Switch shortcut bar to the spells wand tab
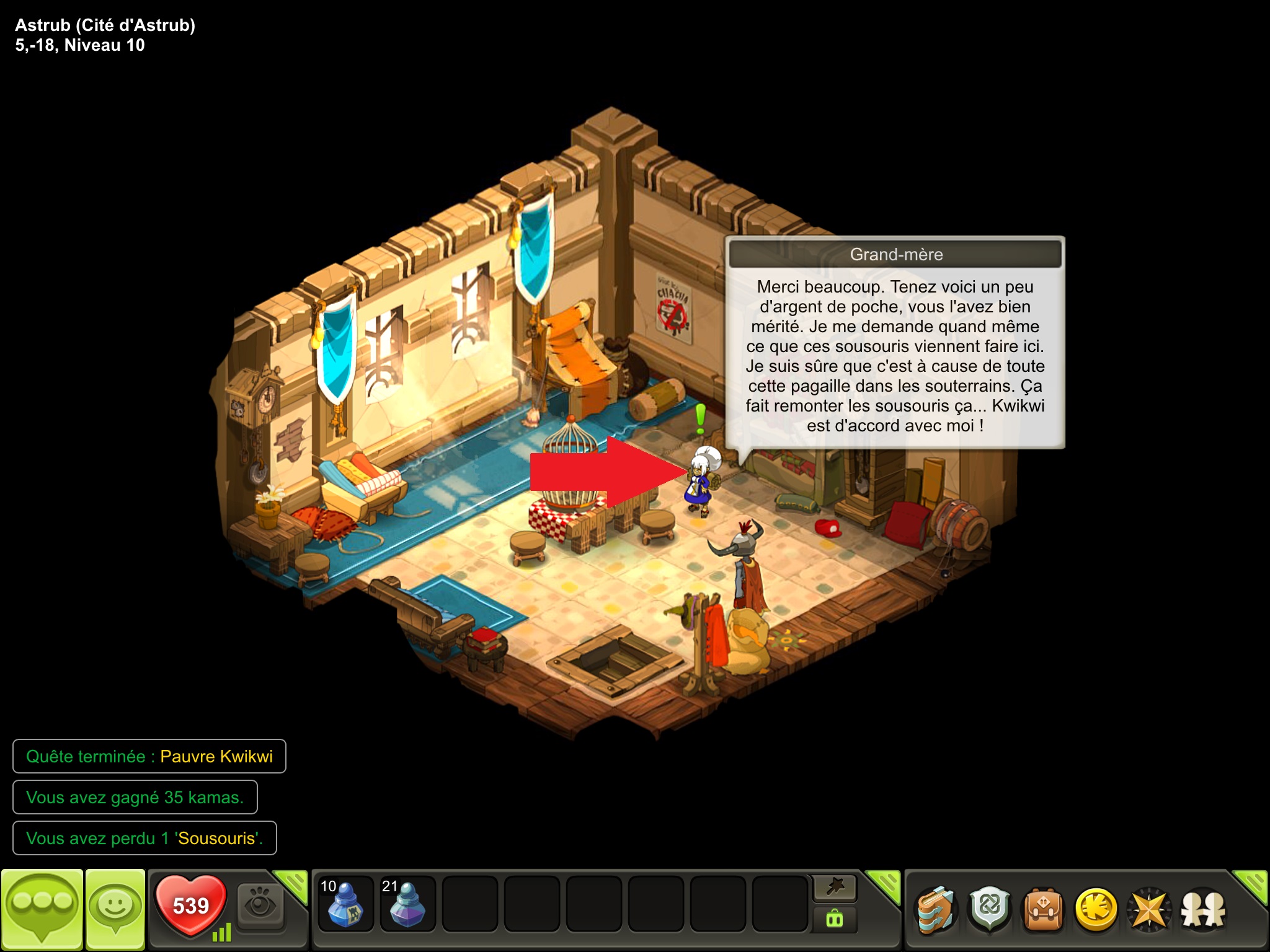 [835, 888]
